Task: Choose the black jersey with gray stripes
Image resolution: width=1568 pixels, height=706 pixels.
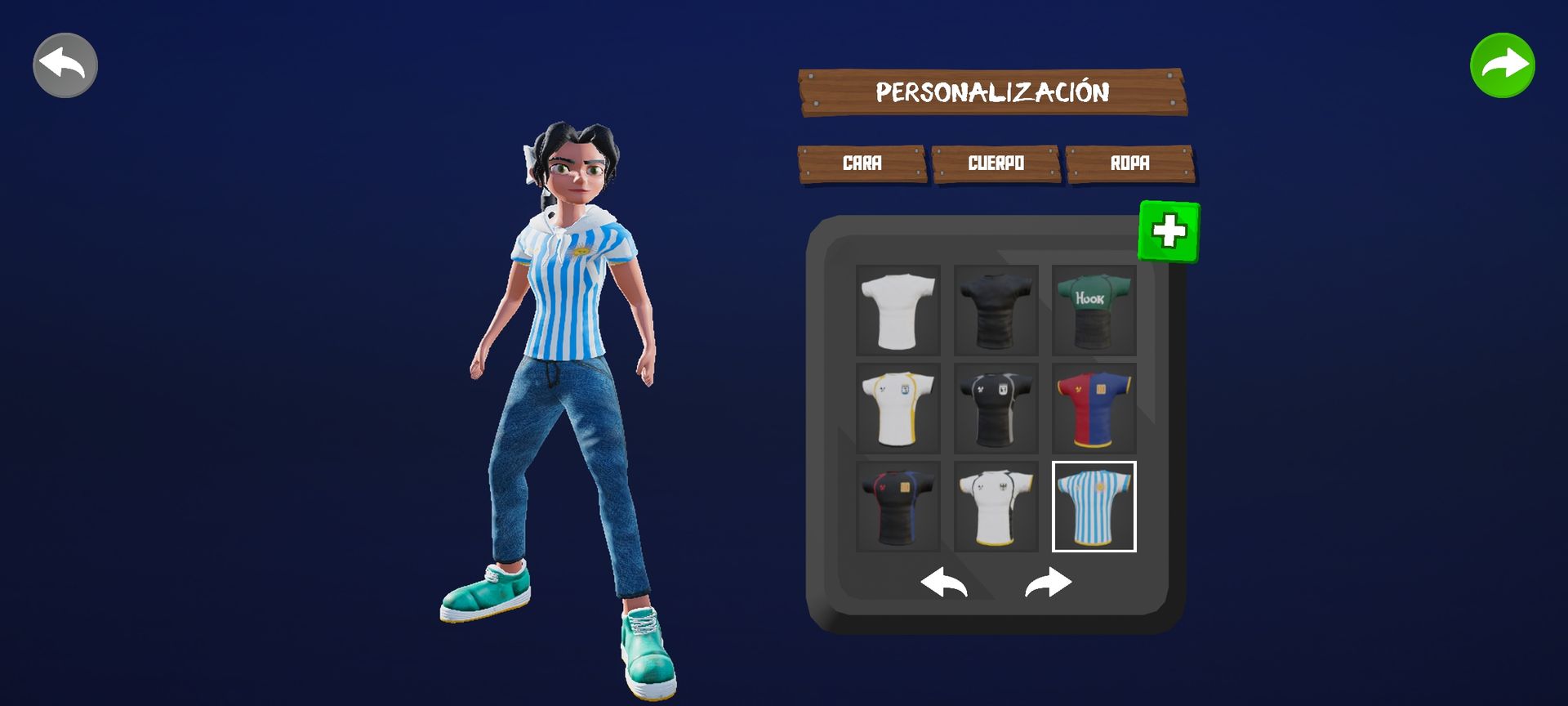Action: 996,409
